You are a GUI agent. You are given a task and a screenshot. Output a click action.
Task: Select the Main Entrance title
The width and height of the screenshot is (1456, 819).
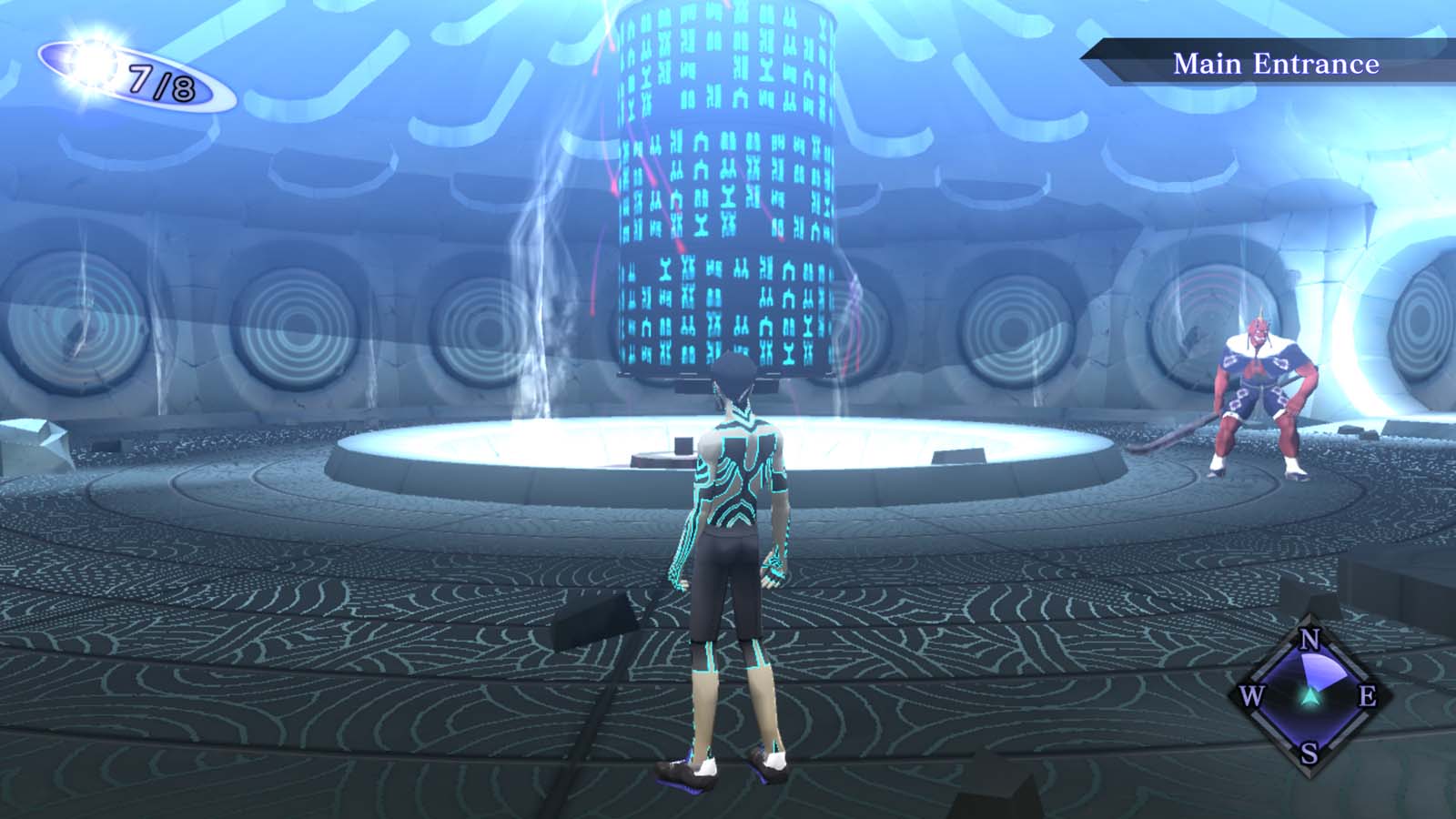1278,64
